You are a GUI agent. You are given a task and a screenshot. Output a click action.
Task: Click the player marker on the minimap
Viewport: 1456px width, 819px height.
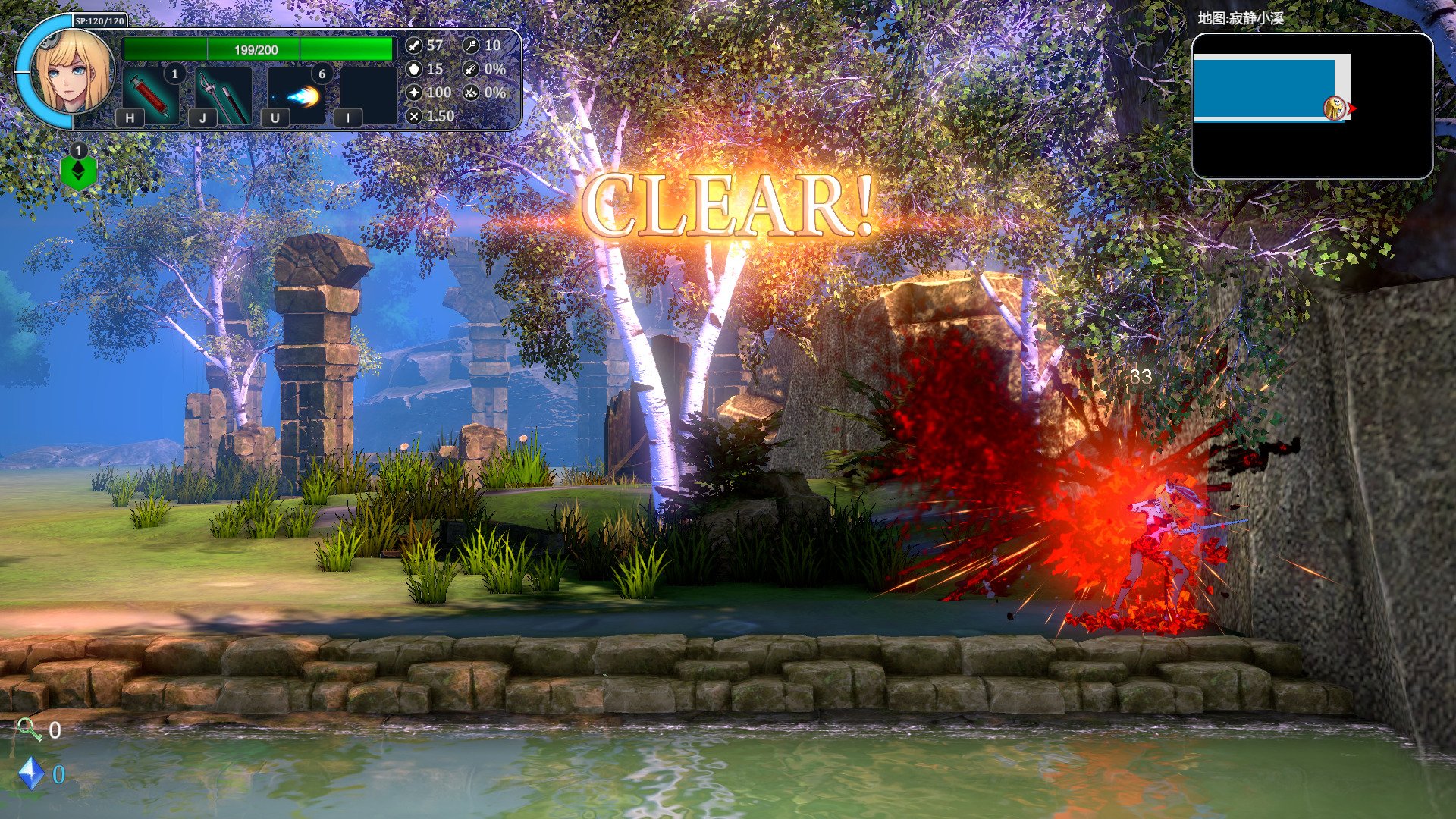coord(1335,108)
